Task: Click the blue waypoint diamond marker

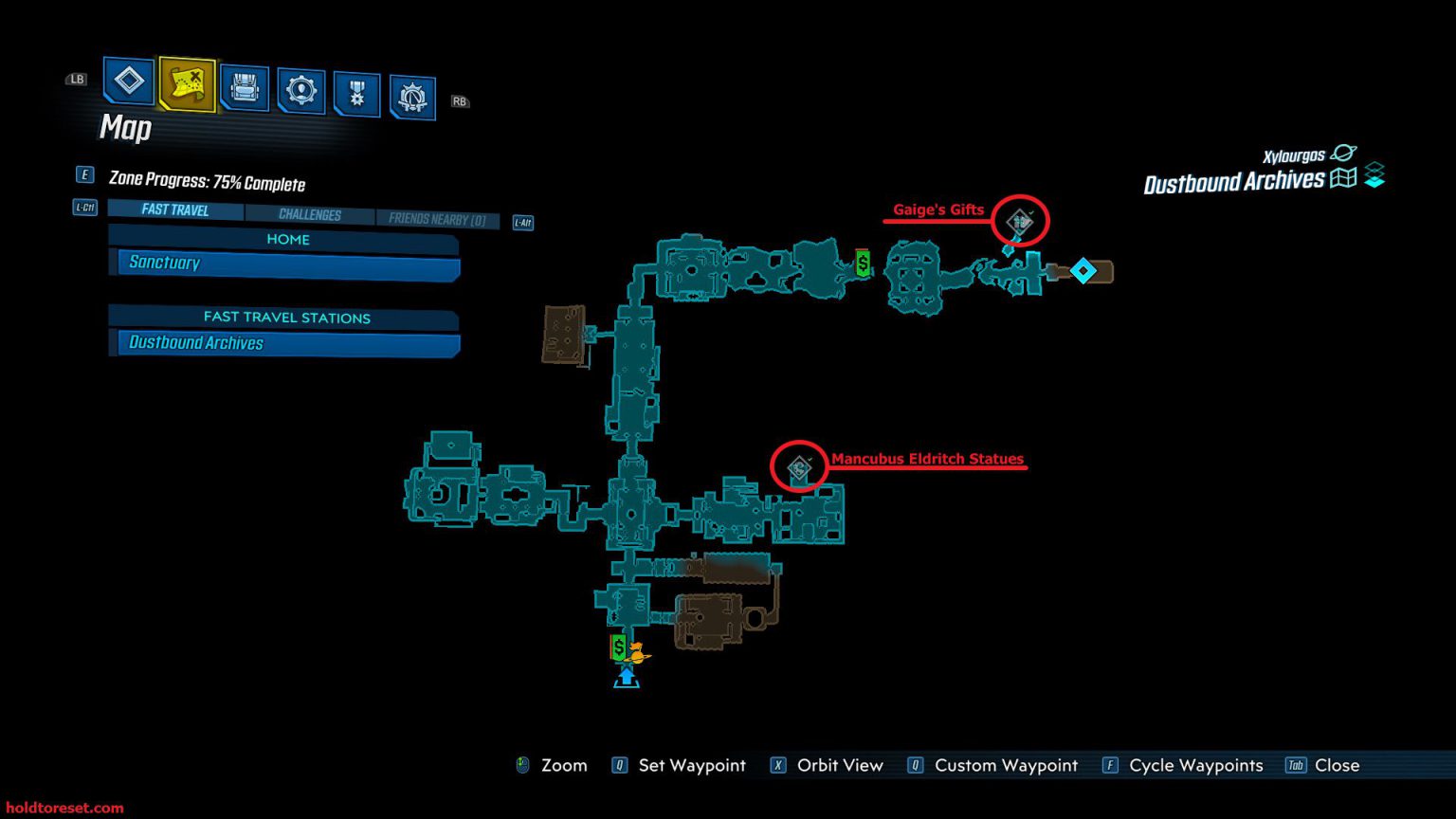Action: tap(1083, 270)
